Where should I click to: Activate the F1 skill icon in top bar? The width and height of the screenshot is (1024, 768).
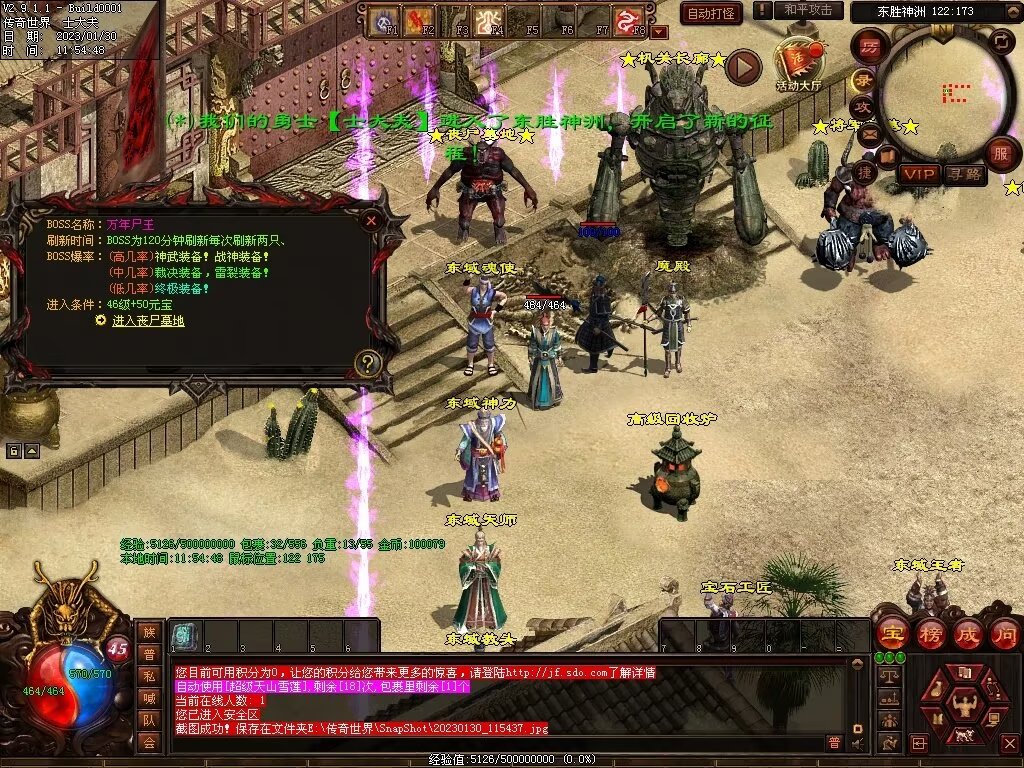[384, 20]
